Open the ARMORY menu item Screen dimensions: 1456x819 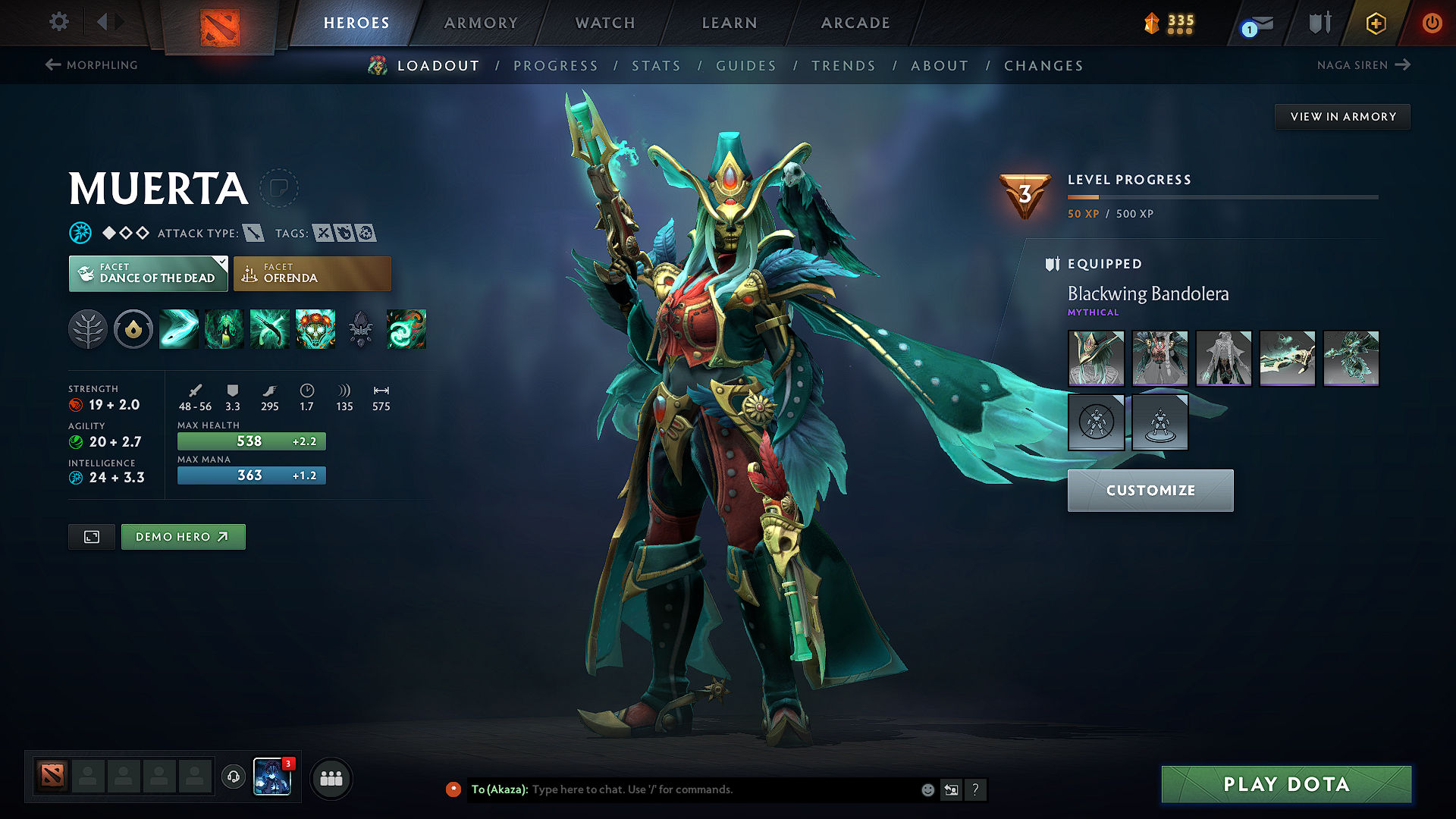pos(480,23)
